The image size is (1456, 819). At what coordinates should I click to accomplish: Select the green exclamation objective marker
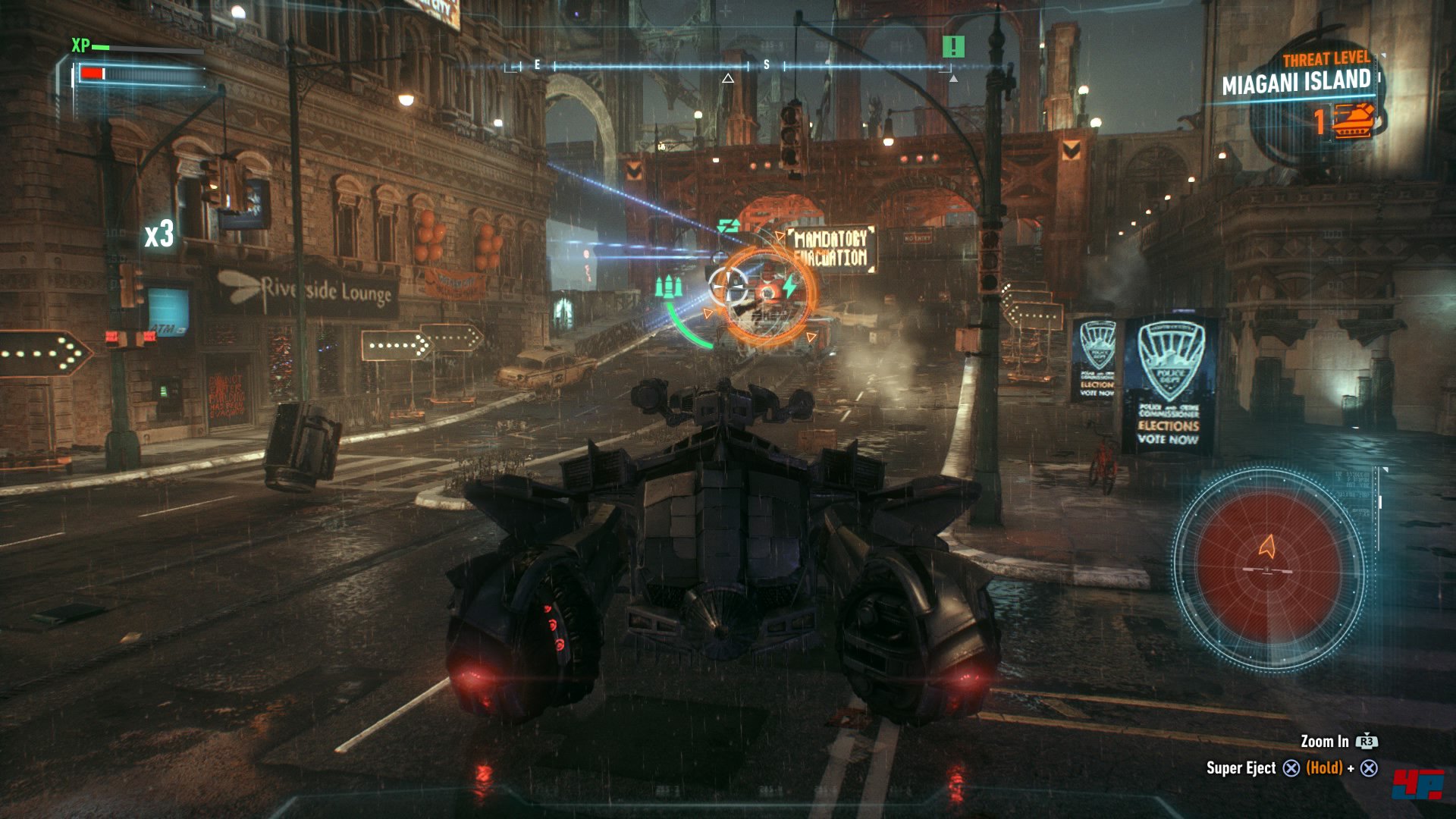(952, 47)
